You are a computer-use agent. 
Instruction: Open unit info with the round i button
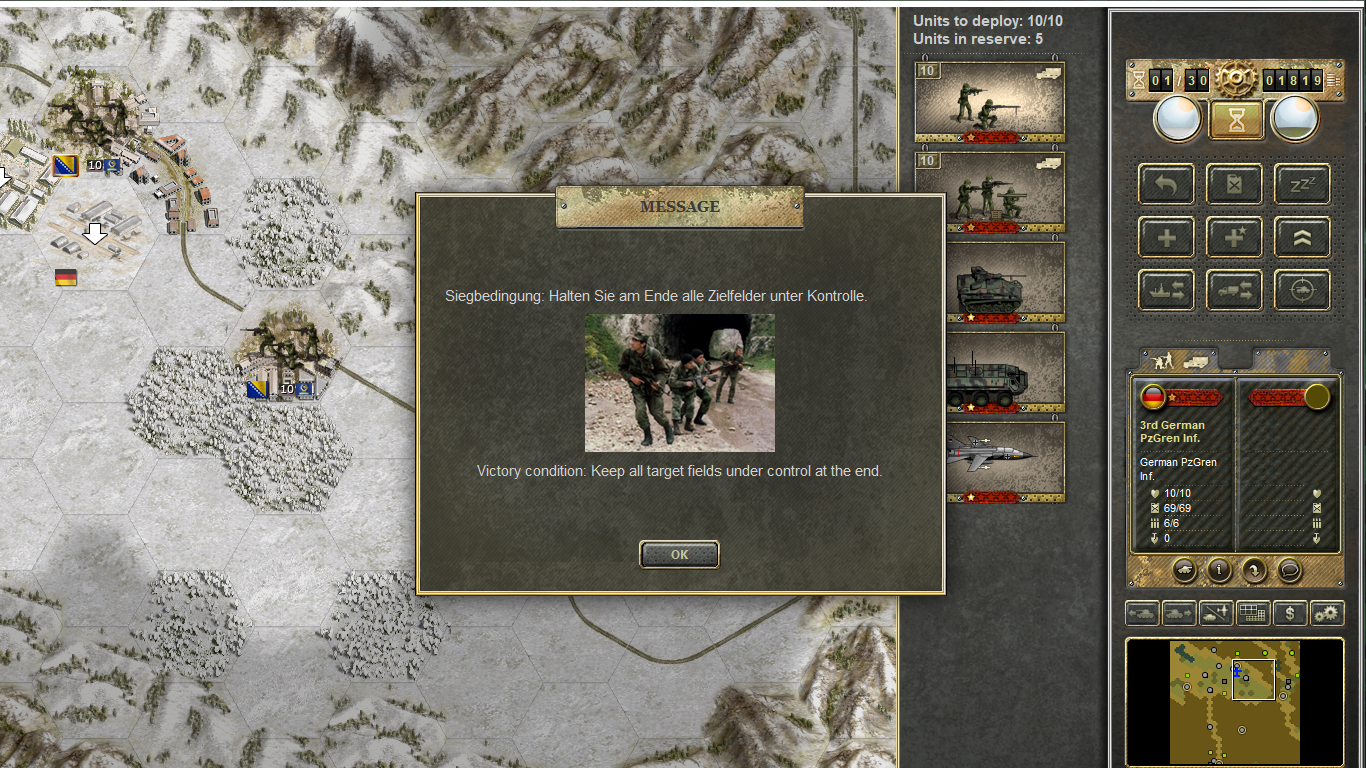1219,570
